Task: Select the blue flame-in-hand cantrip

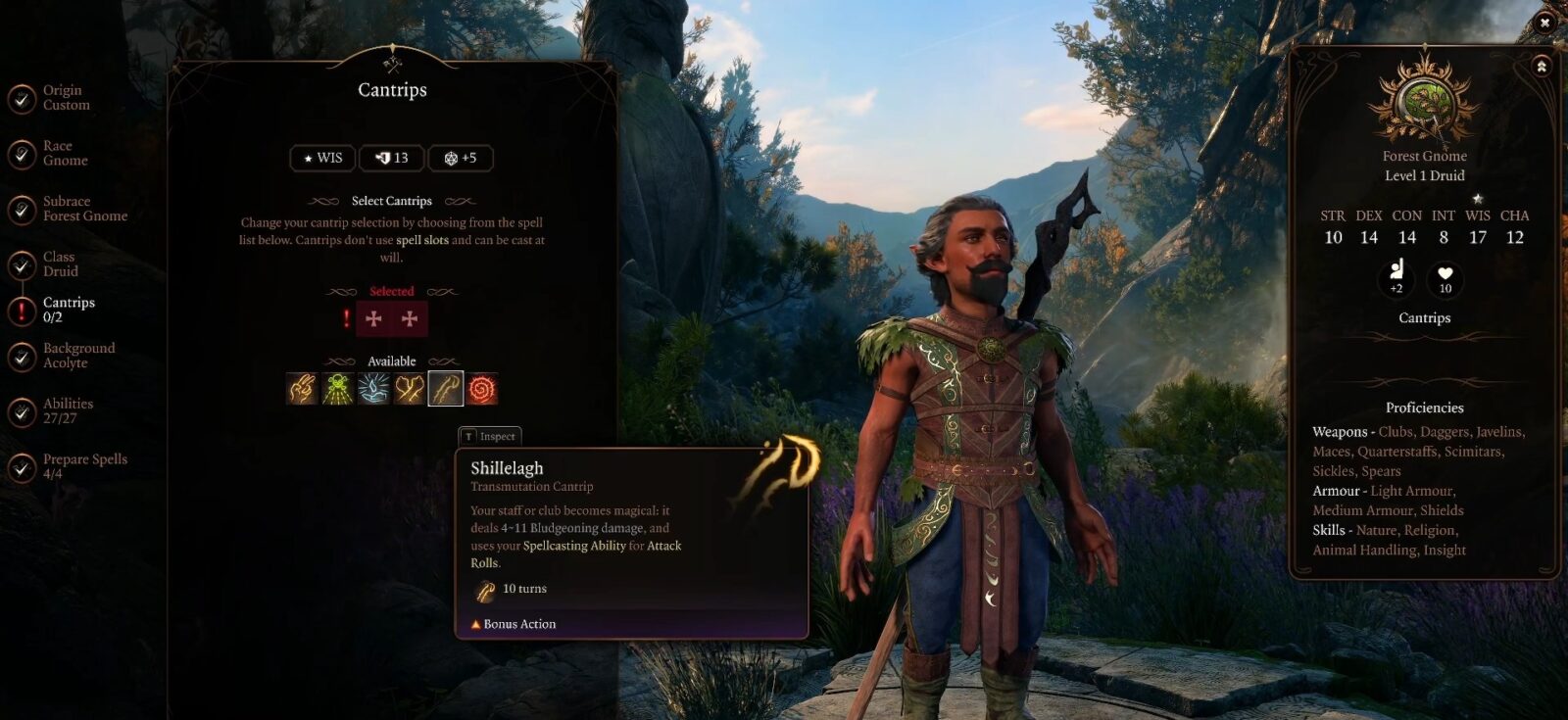Action: (x=373, y=389)
